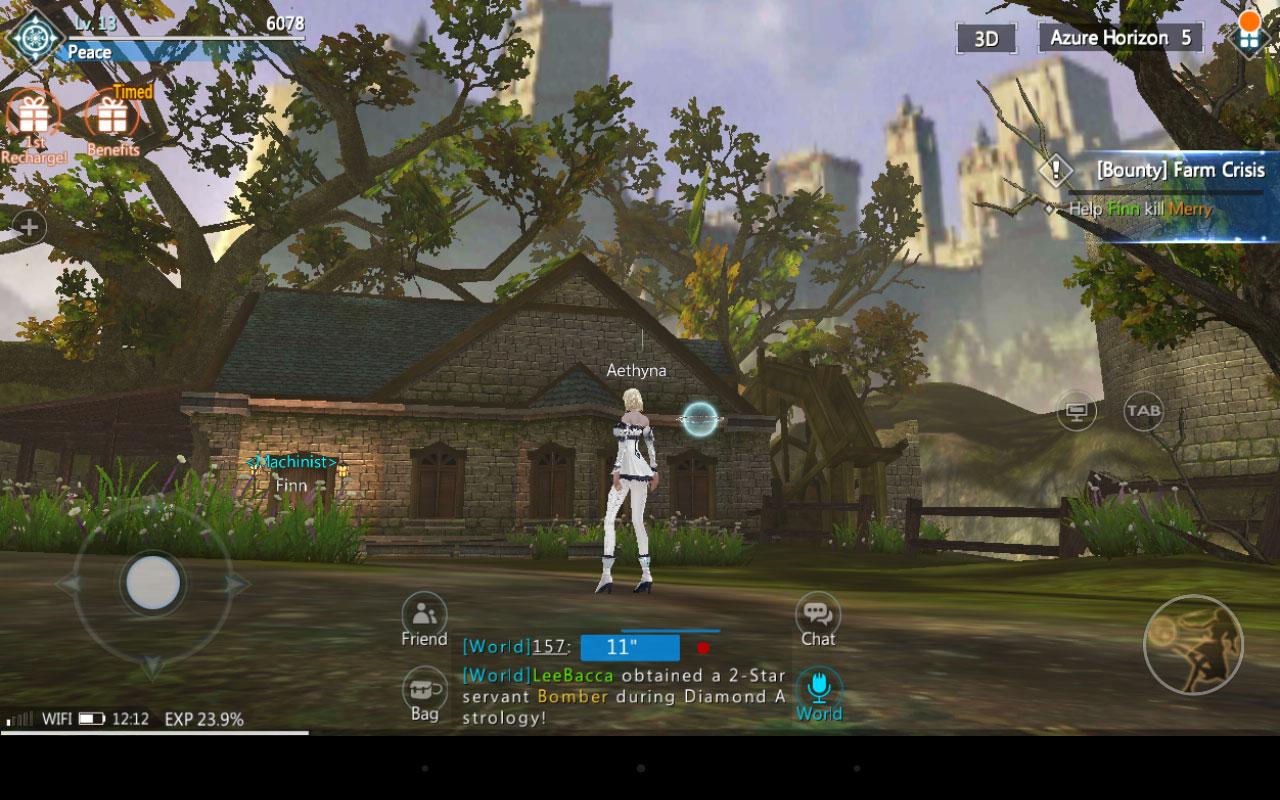Click the monitor display icon button
Screen dimensions: 1280x800
1076,410
